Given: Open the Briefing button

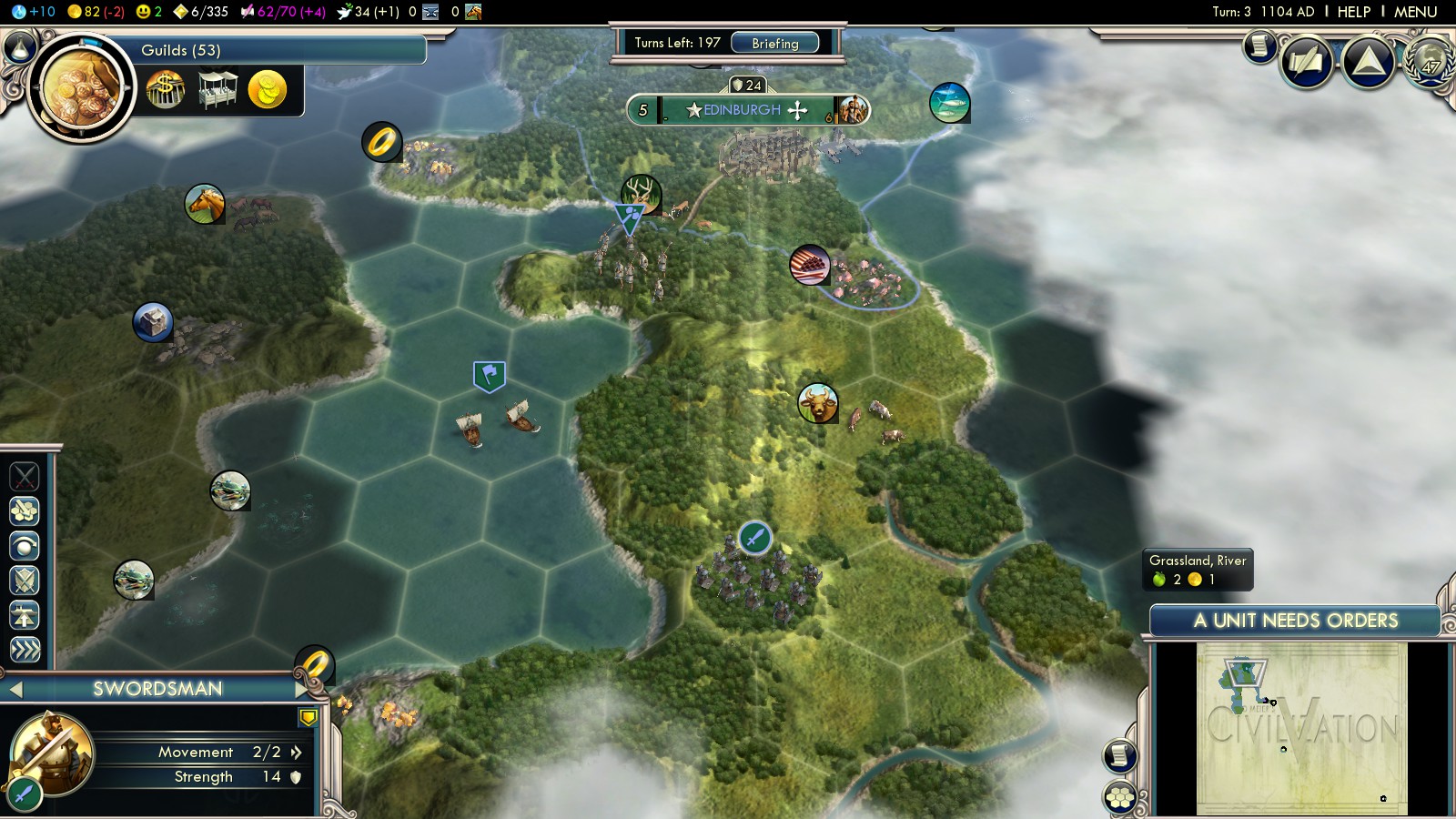Looking at the screenshot, I should coord(774,43).
